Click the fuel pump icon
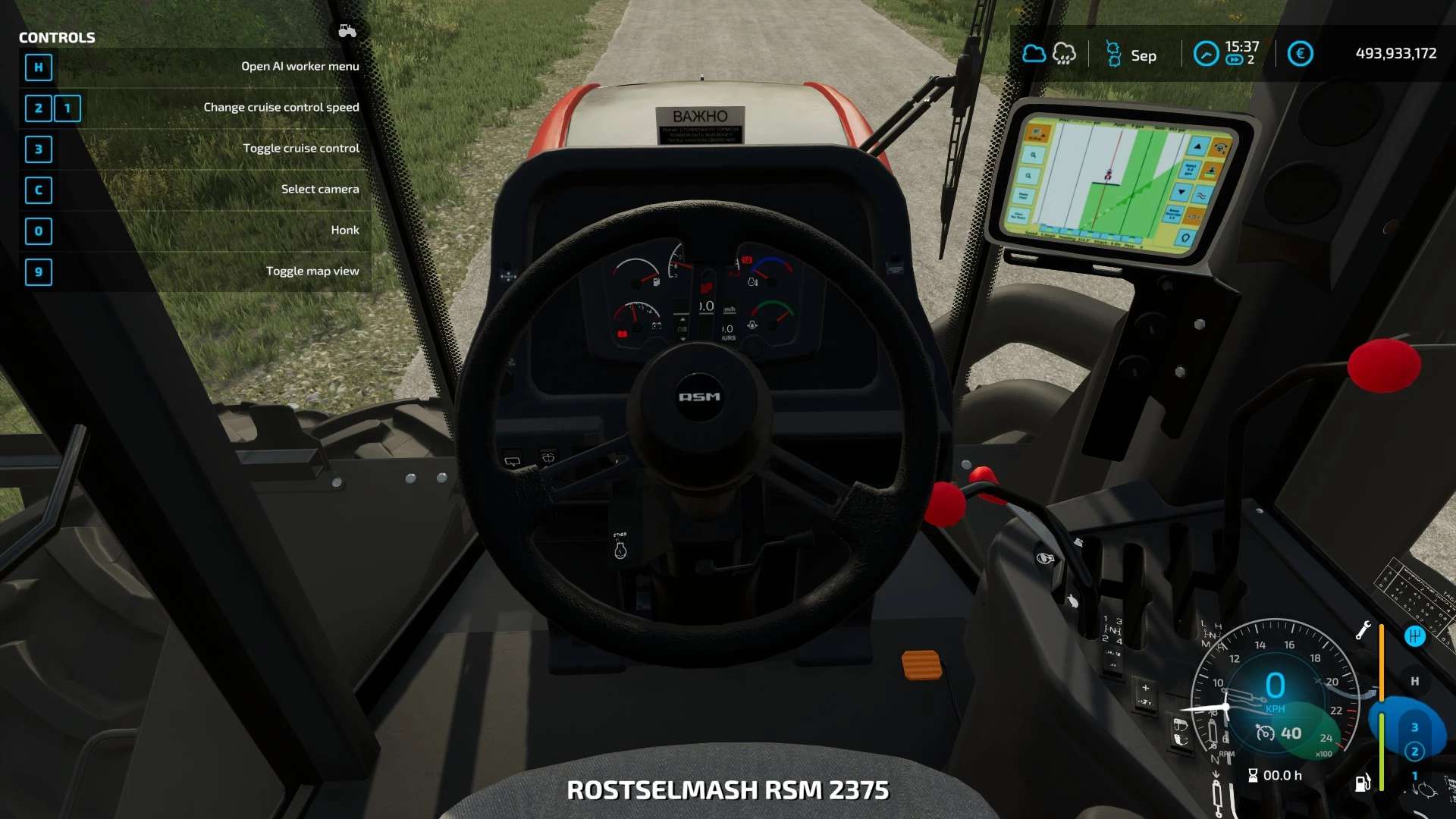The height and width of the screenshot is (819, 1456). click(x=1363, y=783)
